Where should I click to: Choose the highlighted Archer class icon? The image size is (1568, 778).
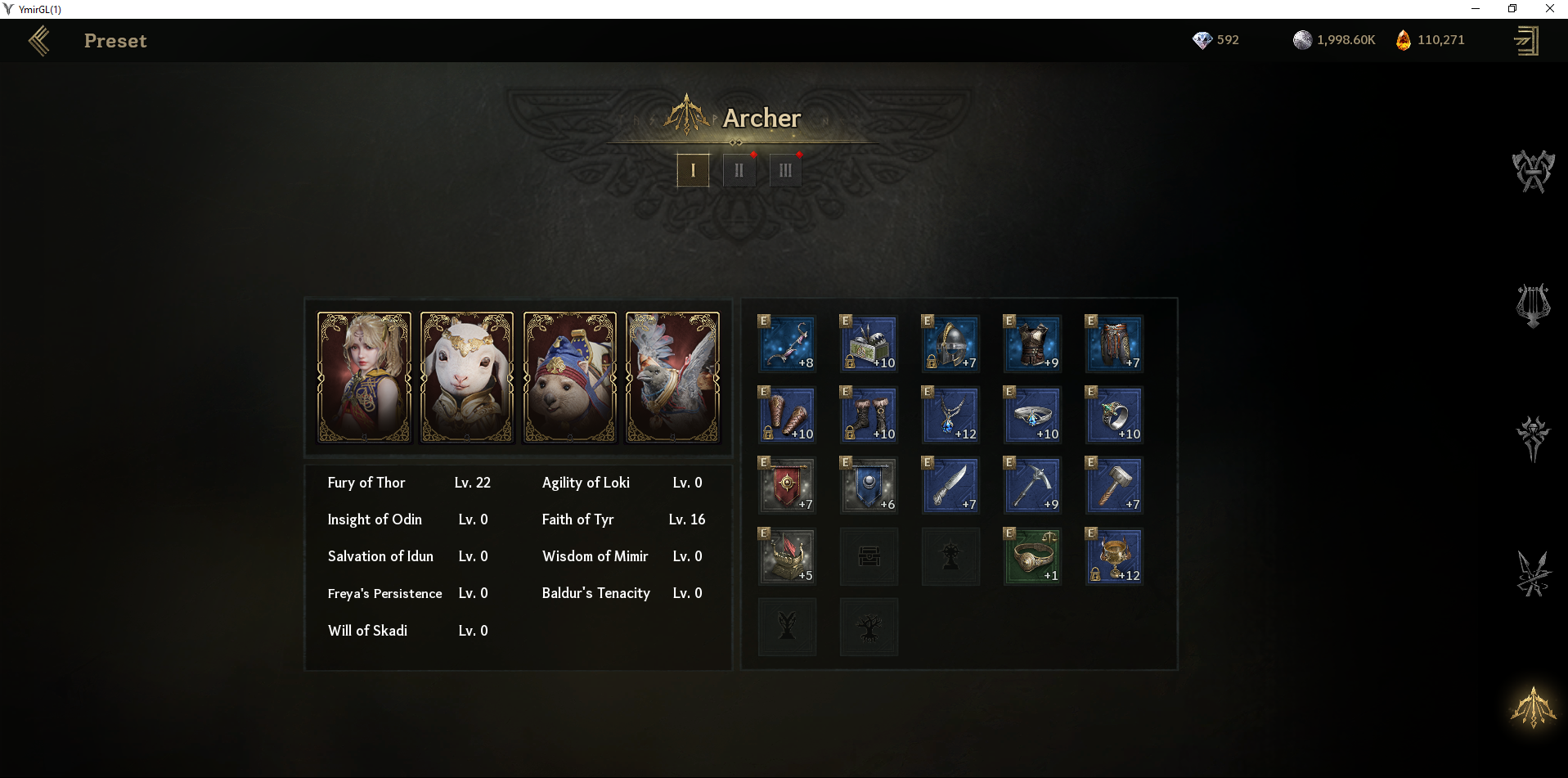point(1533,708)
